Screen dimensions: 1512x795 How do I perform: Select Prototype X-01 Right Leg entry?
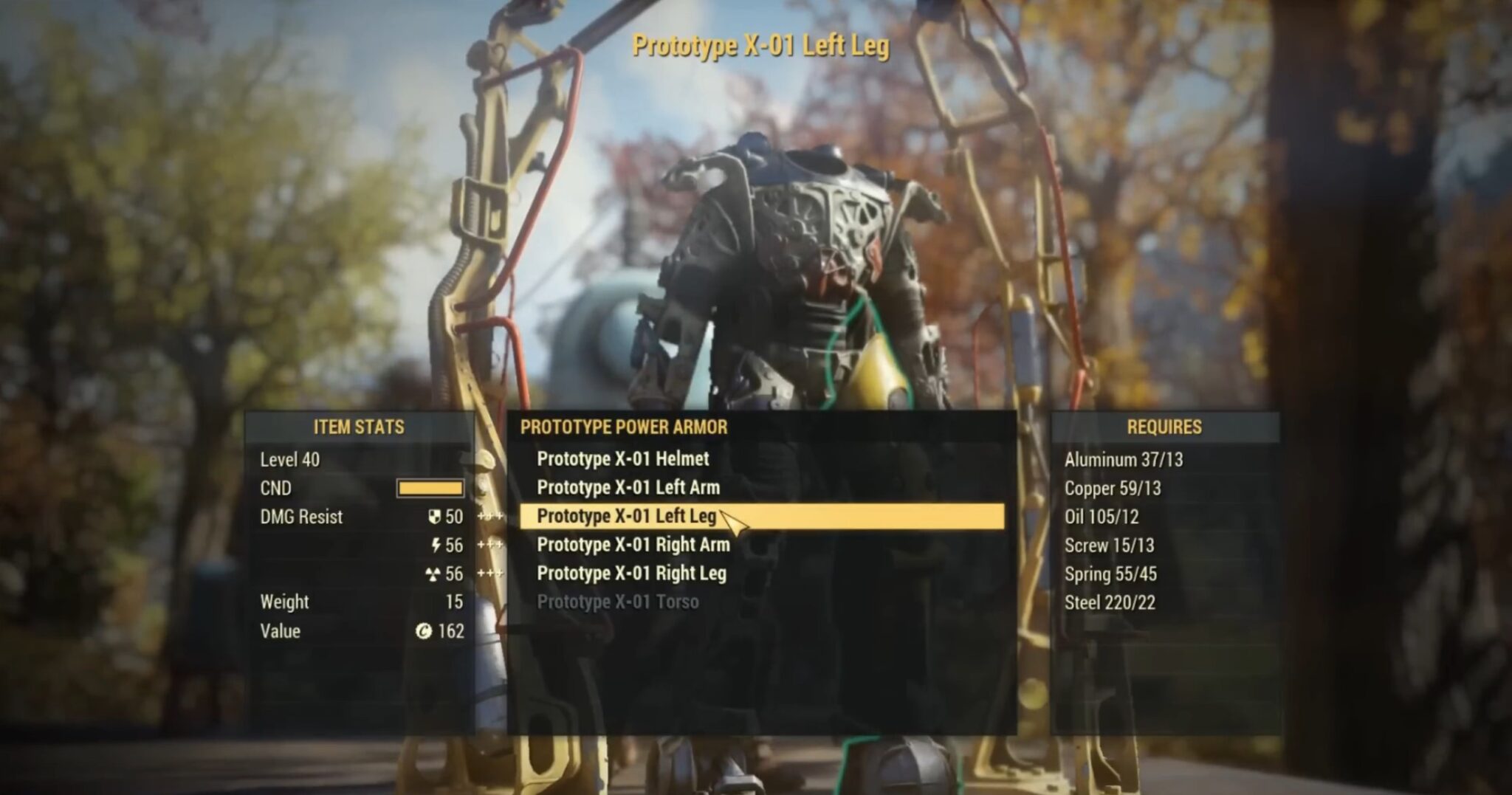click(633, 574)
